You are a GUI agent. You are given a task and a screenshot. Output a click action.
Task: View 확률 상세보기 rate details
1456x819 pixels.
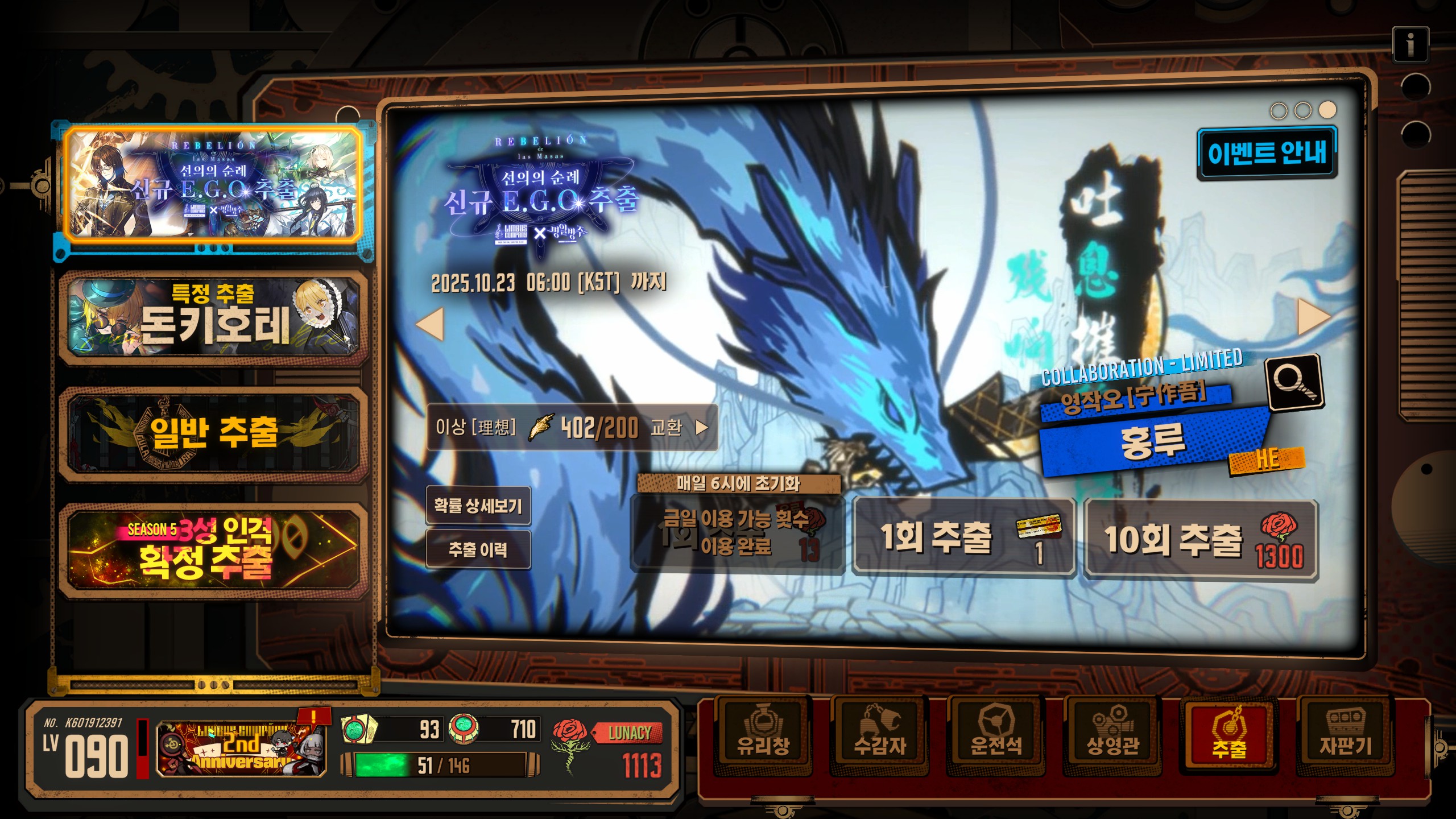[x=478, y=506]
